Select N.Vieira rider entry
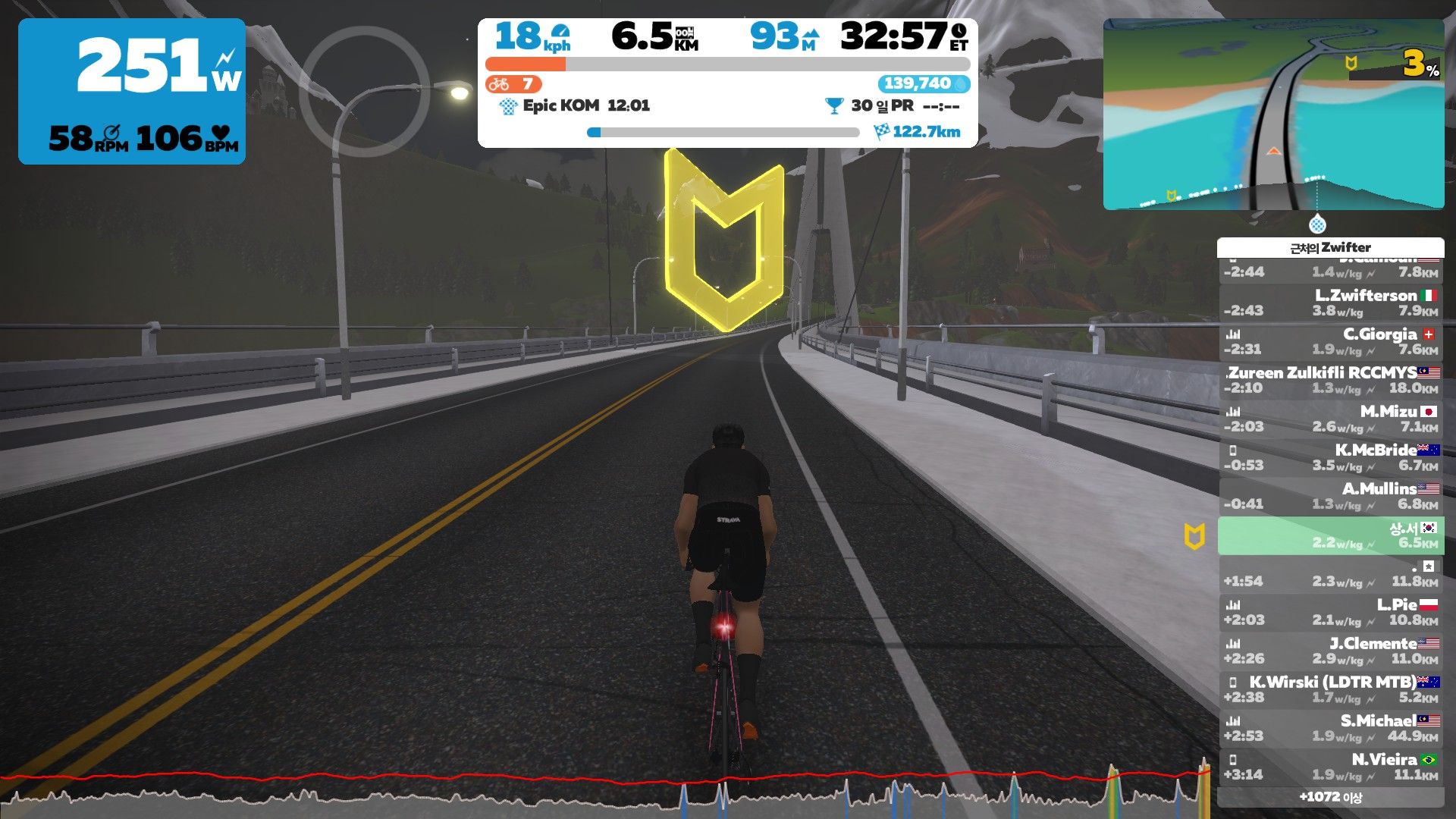1456x819 pixels. click(1331, 767)
